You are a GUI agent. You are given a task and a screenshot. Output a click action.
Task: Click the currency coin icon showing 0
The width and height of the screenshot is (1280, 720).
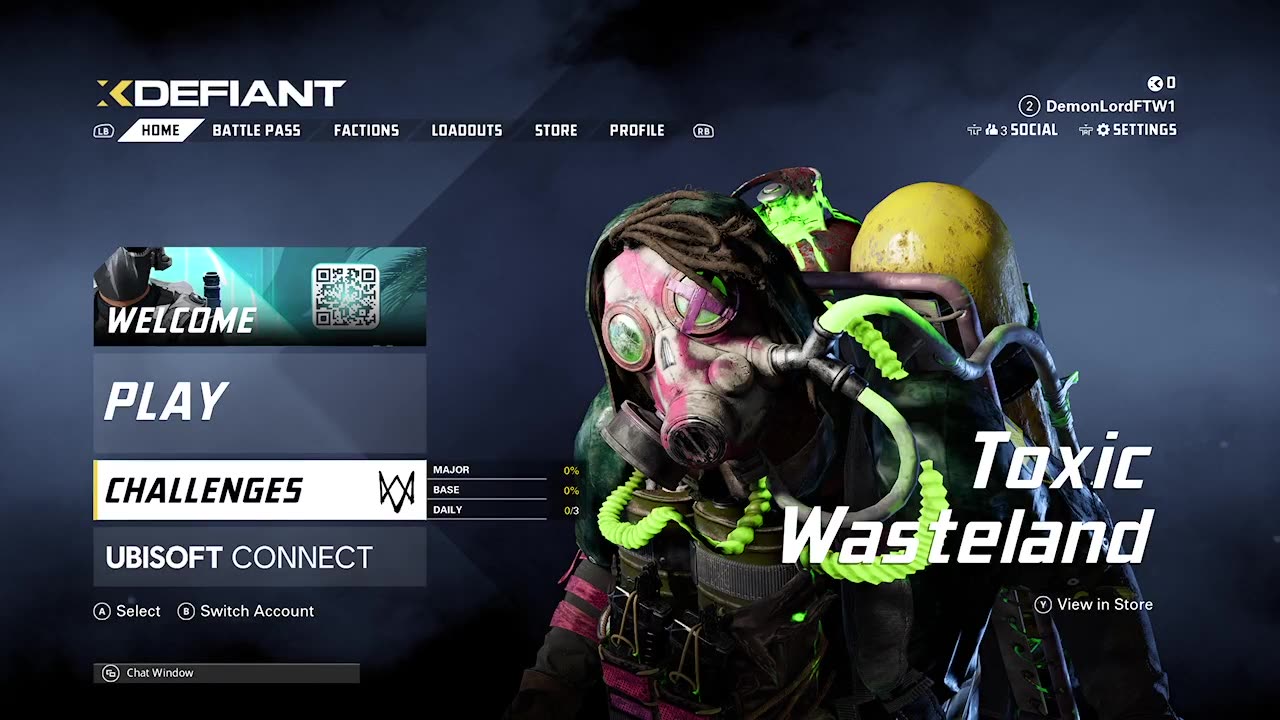tap(1155, 83)
